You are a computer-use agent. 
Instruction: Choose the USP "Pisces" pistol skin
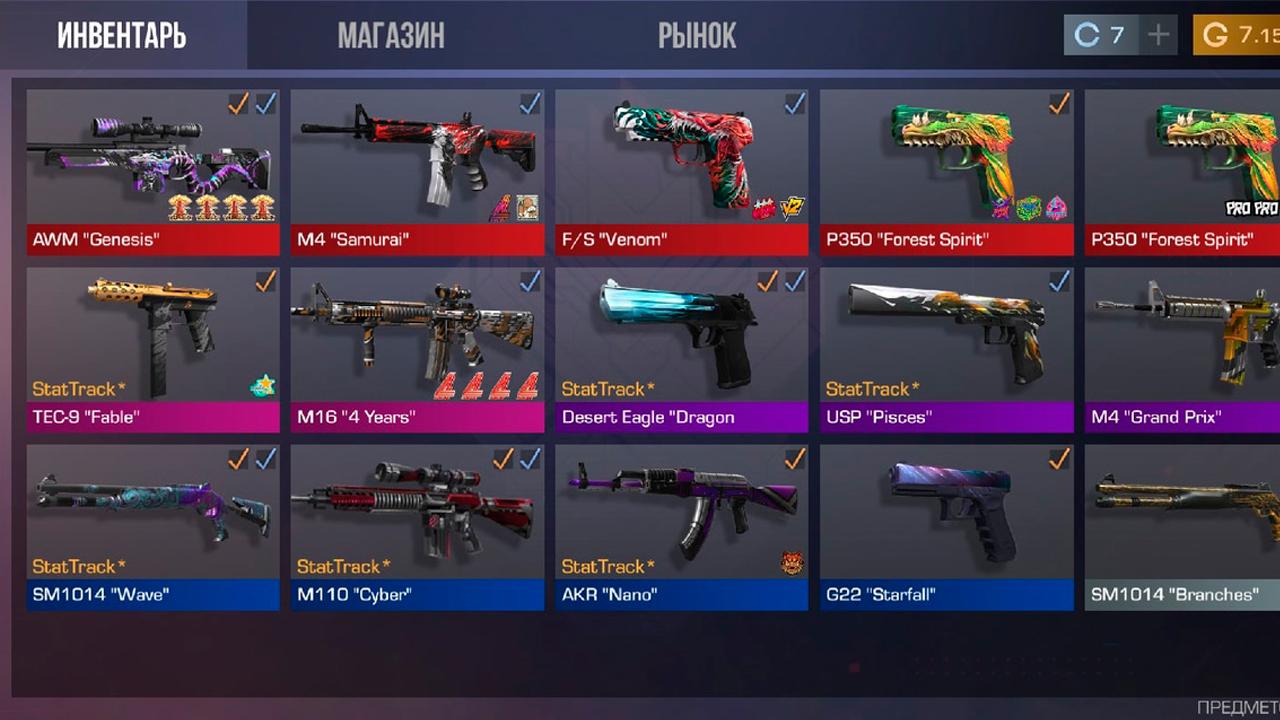(946, 349)
